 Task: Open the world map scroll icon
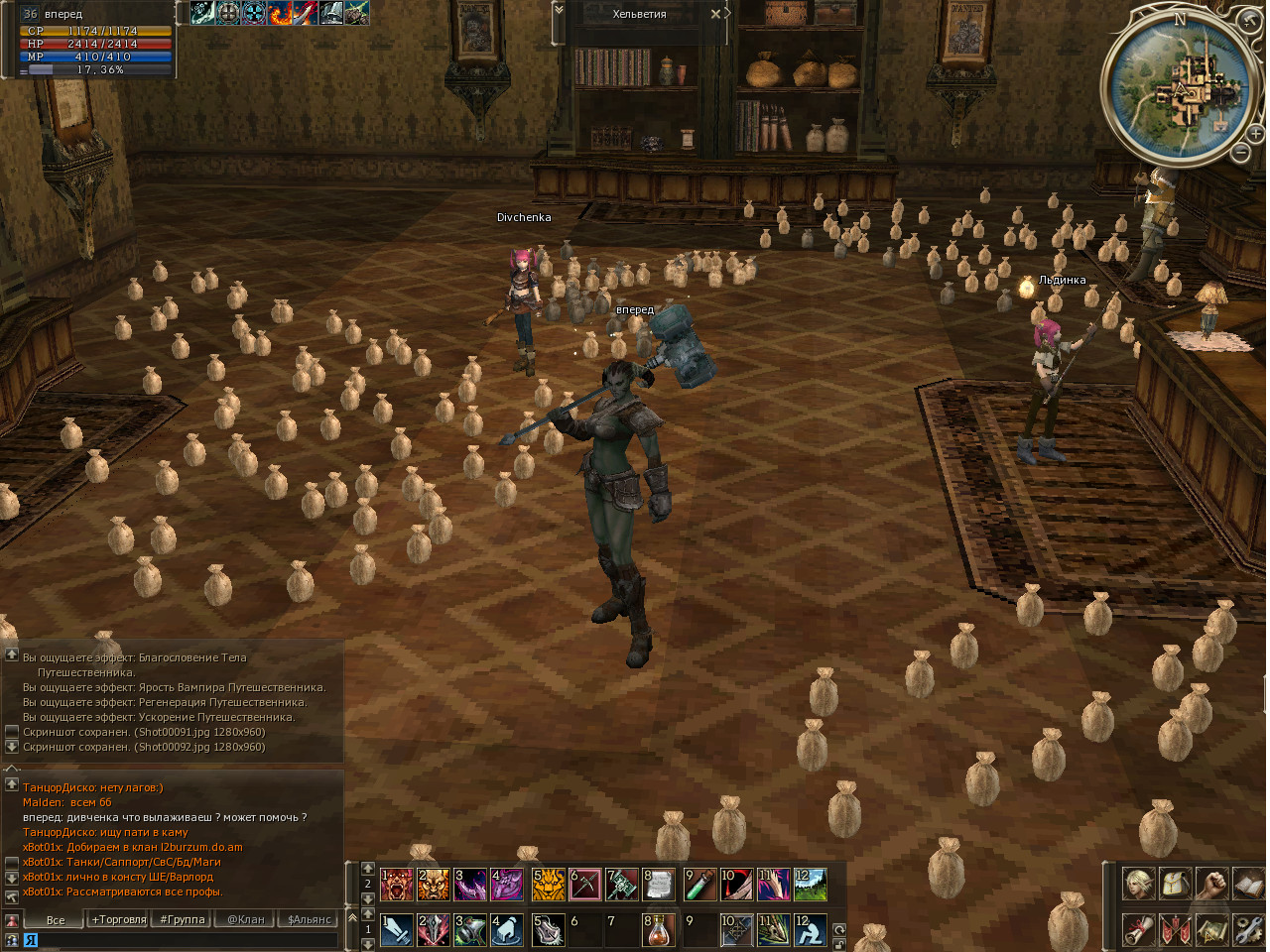click(1211, 930)
